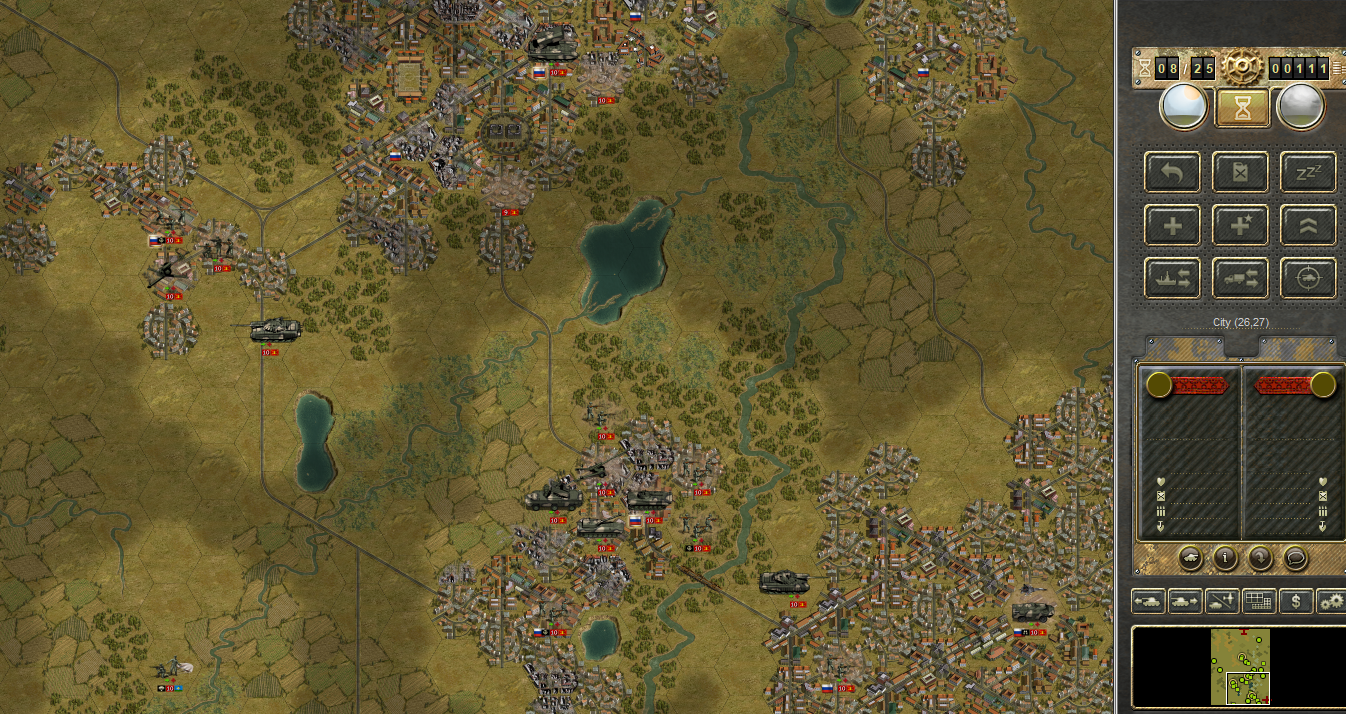Activate the tank crosshair button
1346x714 pixels.
point(1308,278)
